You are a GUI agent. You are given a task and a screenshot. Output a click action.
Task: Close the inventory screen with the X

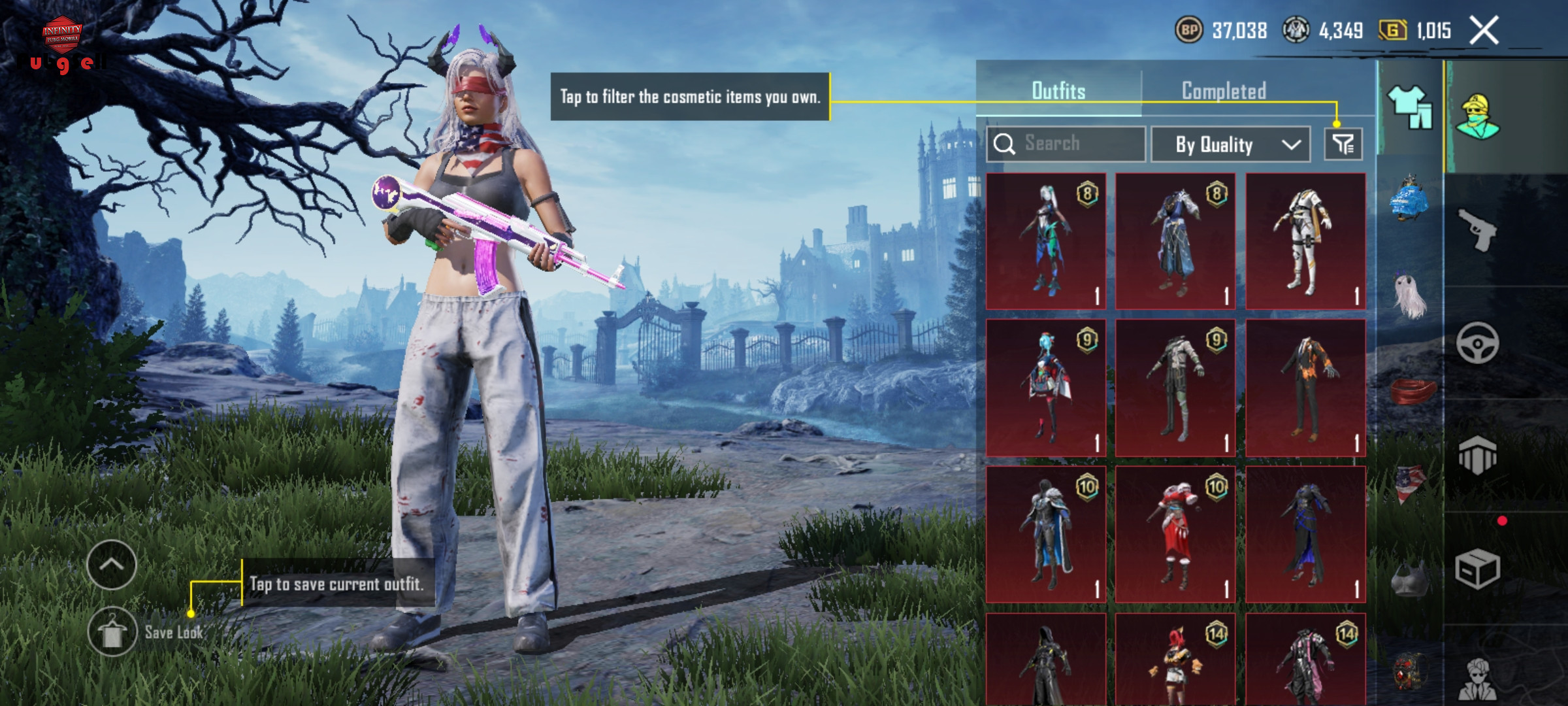(1484, 31)
